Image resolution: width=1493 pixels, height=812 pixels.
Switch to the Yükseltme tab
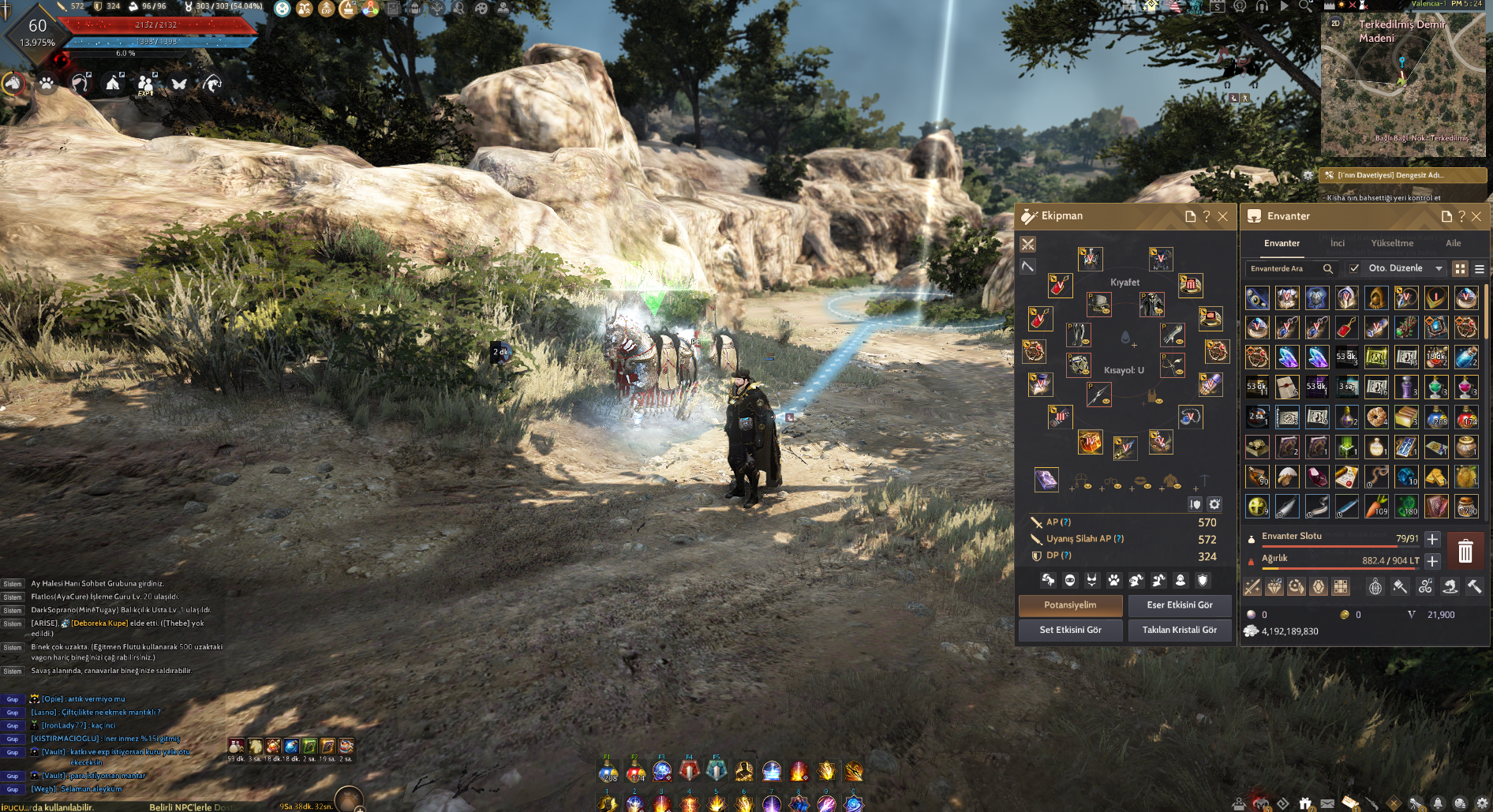(1391, 243)
